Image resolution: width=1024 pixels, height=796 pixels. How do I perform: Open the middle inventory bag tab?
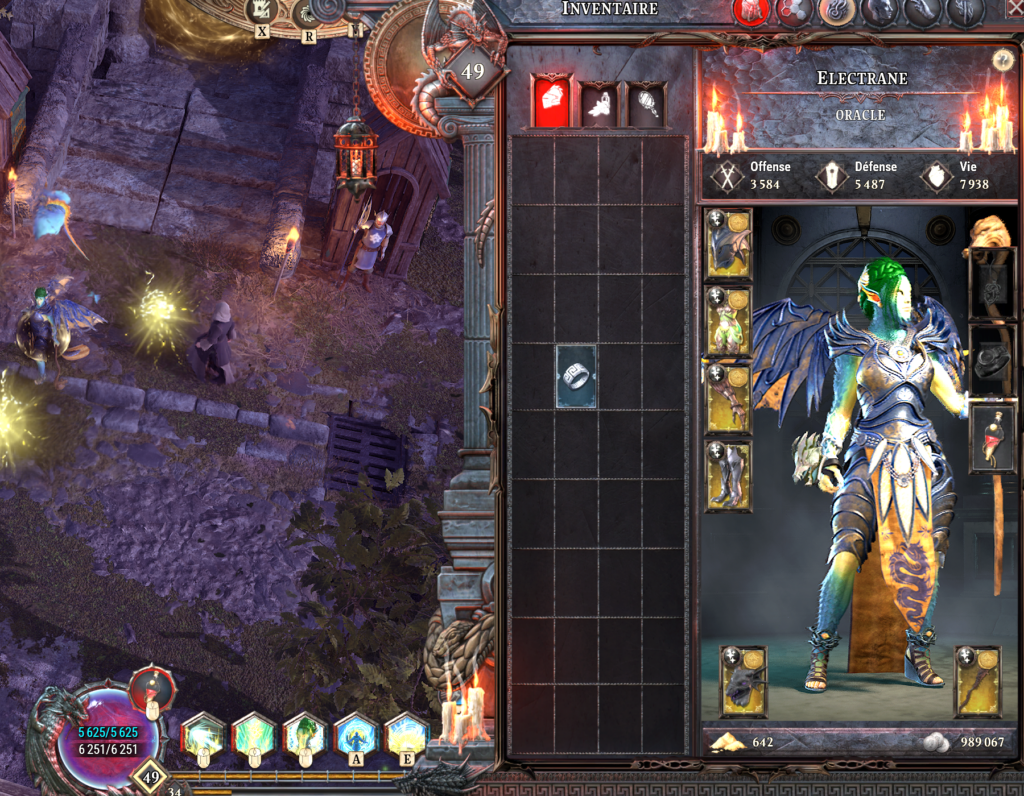click(598, 104)
